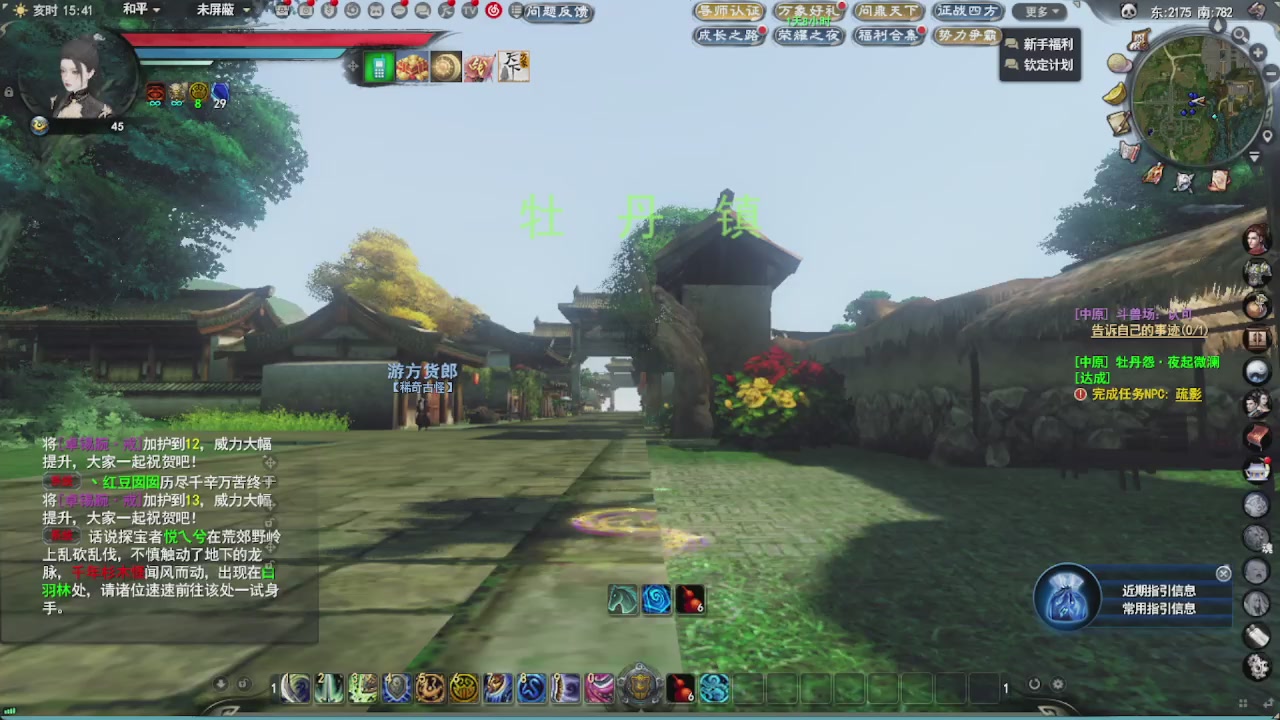Screen dimensions: 1280x720
Task: Summon the mount using the horse skill icon
Action: [621, 599]
